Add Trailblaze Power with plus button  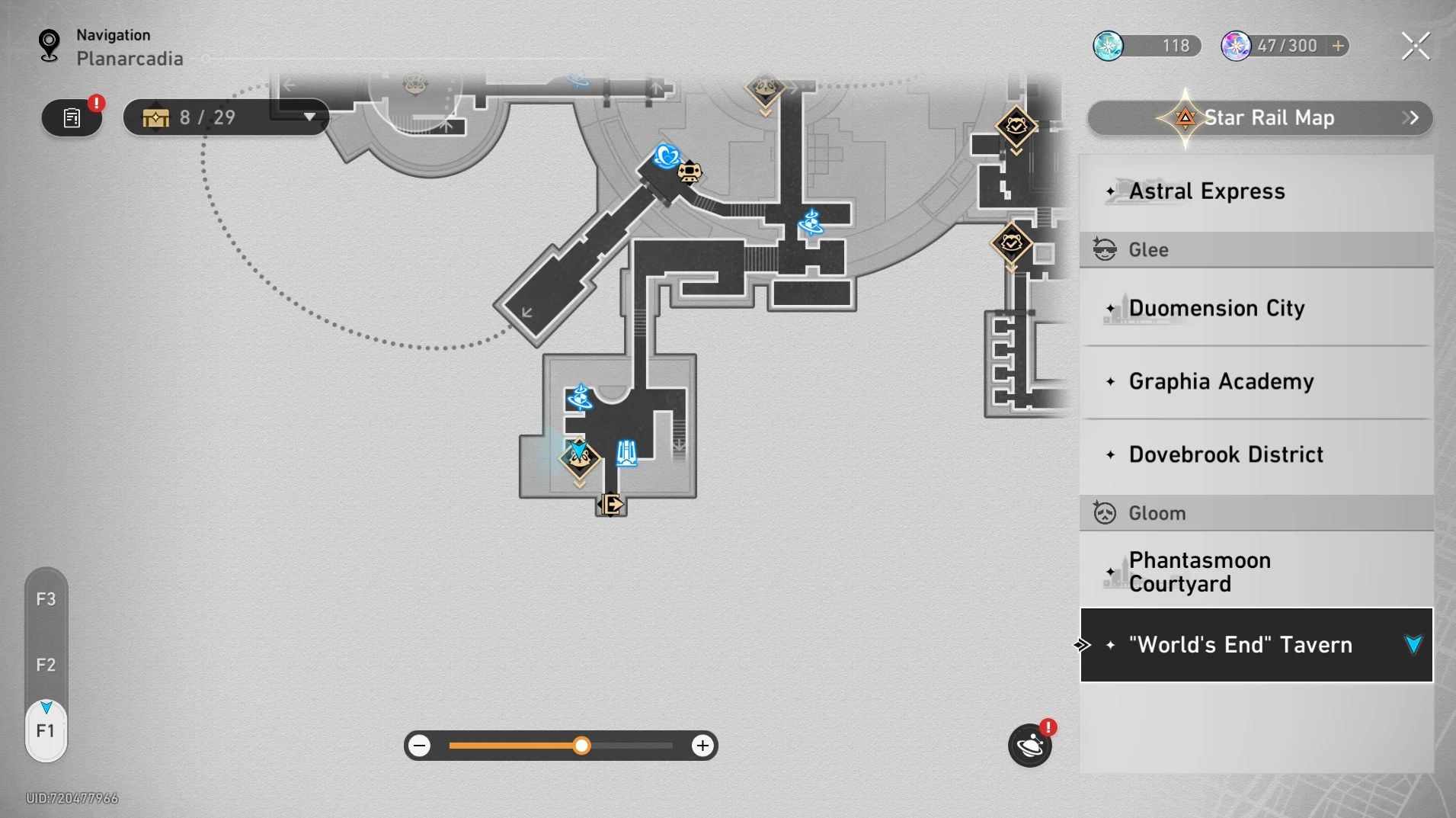[1338, 46]
